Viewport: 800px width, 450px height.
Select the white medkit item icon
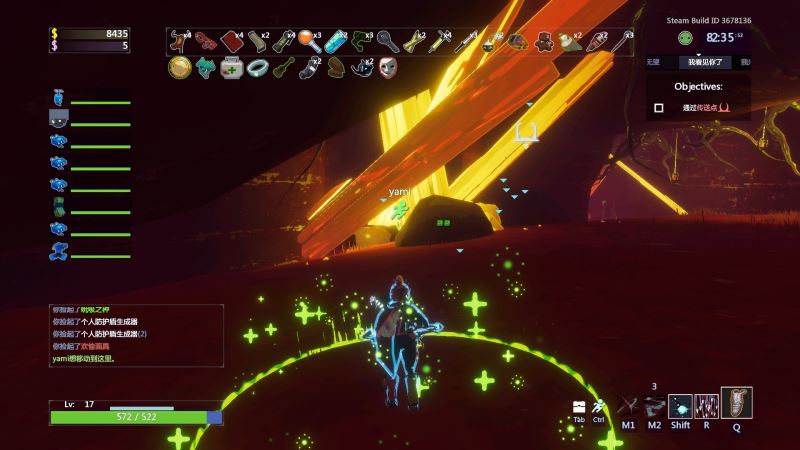(x=231, y=68)
